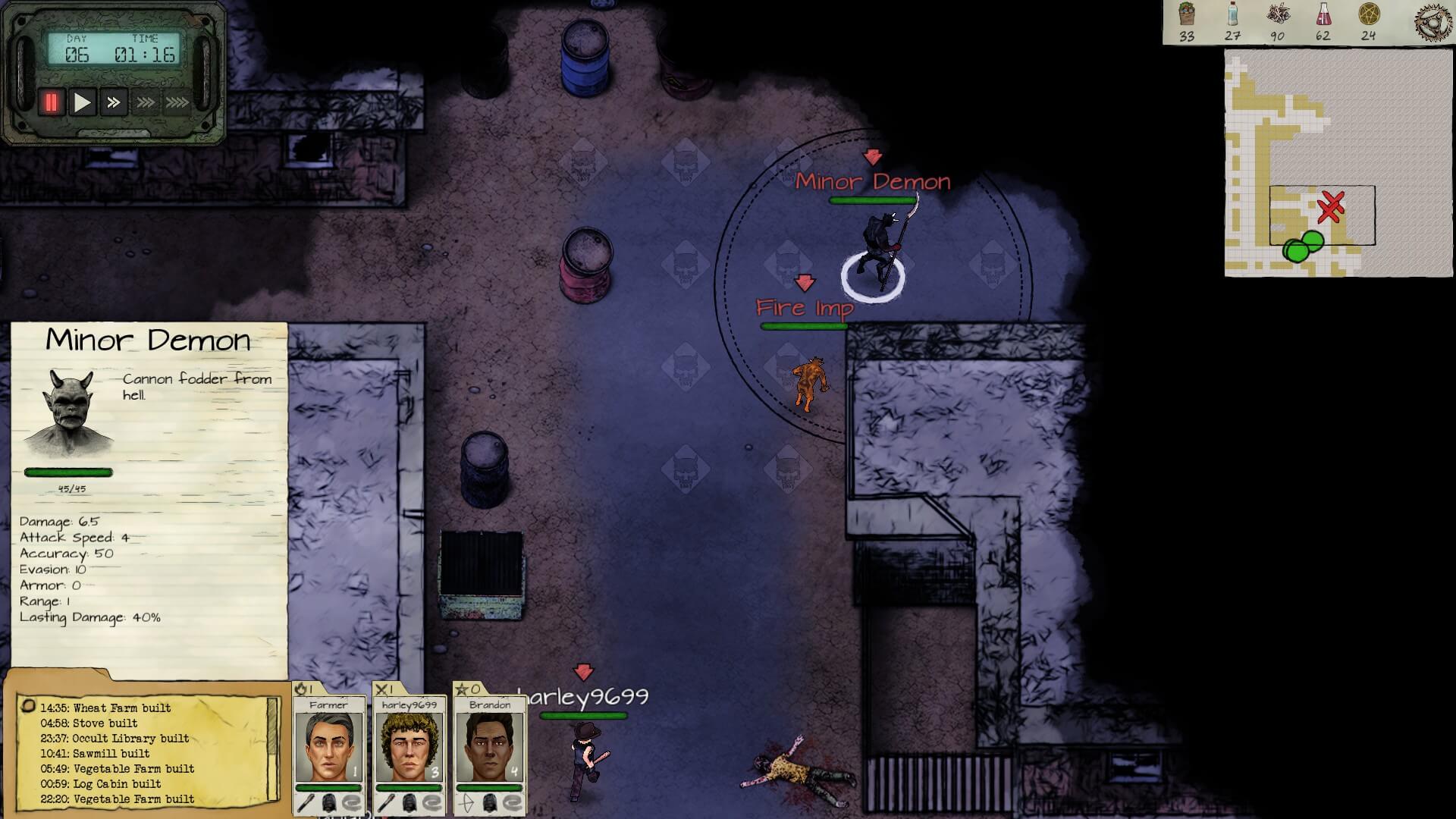
Task: Set triple-arrow fast forward speed
Action: click(x=145, y=102)
